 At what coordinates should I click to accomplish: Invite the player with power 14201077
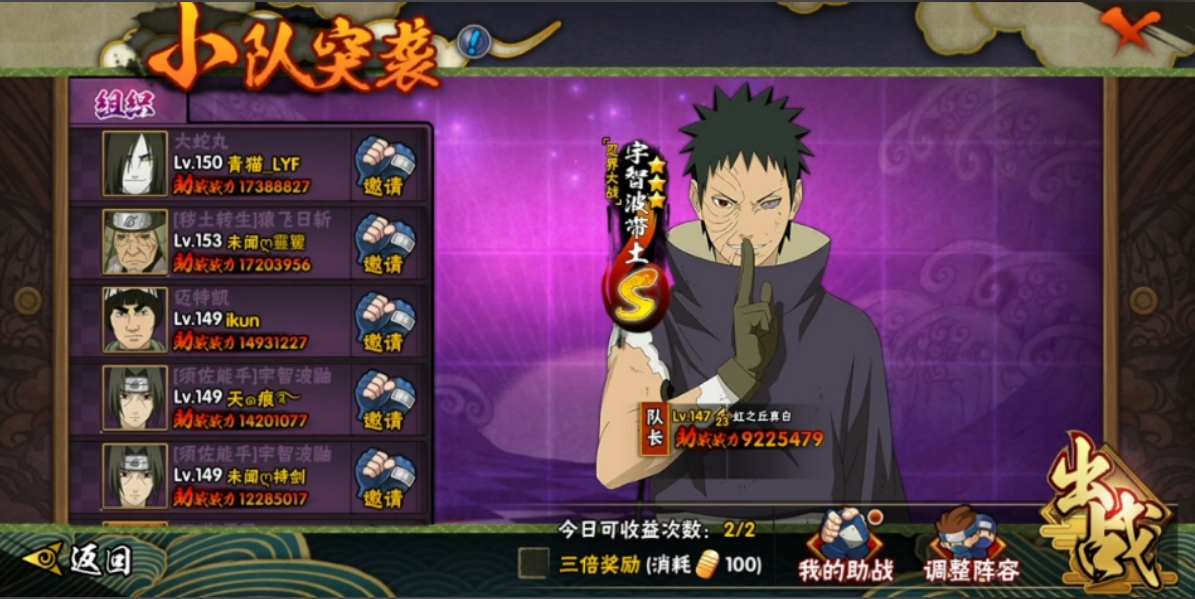pos(385,400)
